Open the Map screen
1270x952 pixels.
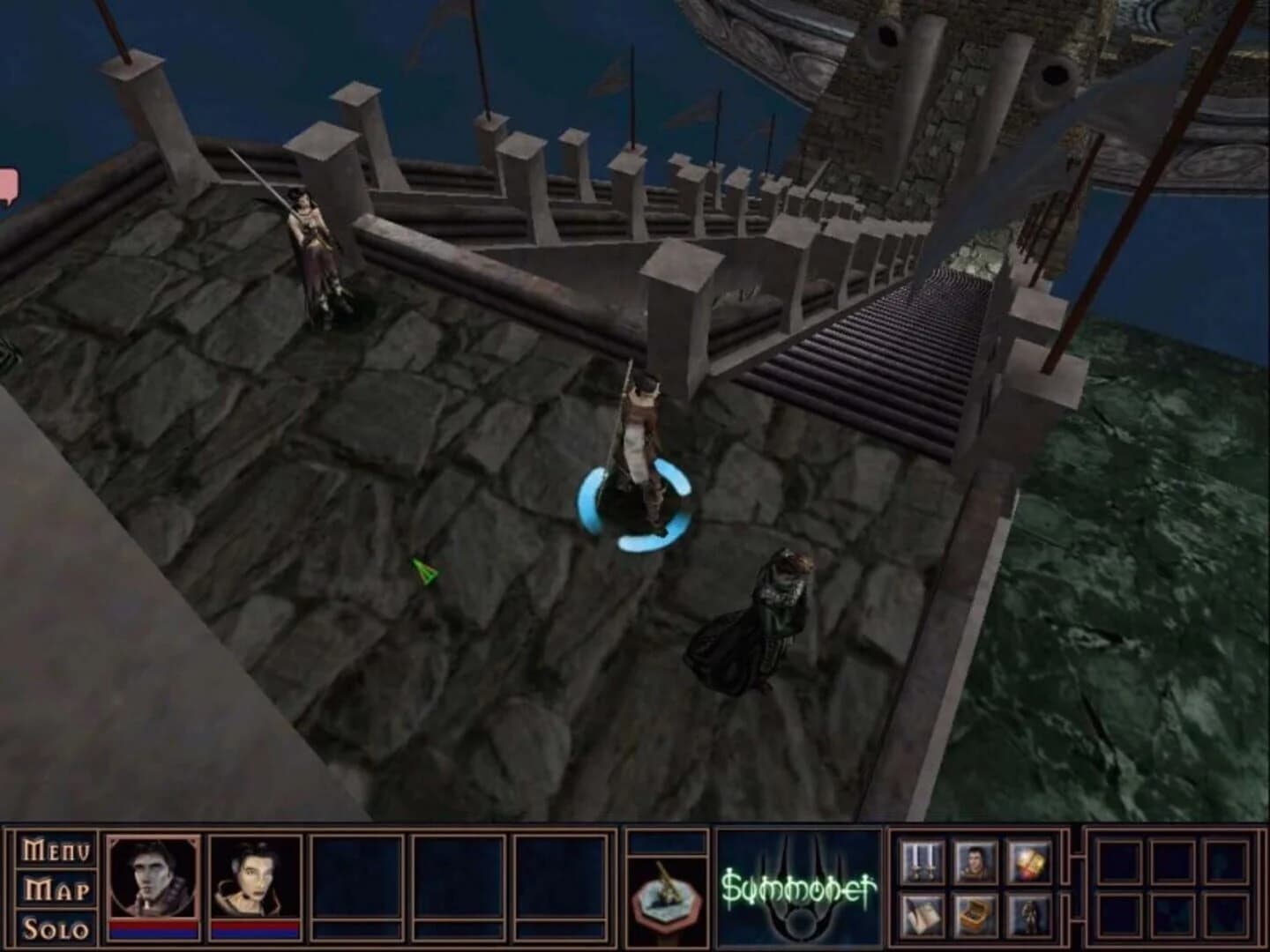pyautogui.click(x=53, y=889)
